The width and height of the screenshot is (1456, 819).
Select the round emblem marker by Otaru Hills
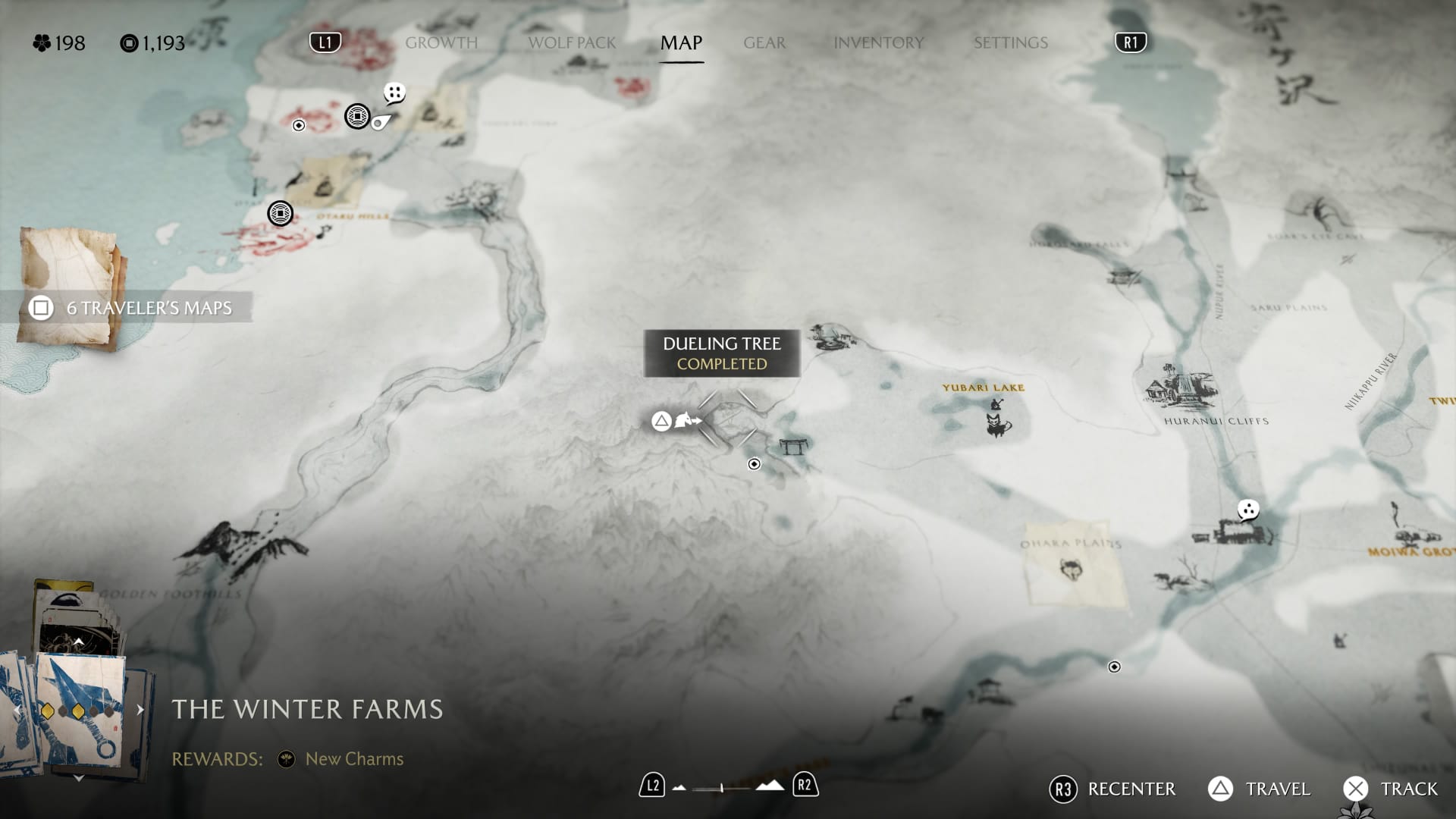point(281,214)
